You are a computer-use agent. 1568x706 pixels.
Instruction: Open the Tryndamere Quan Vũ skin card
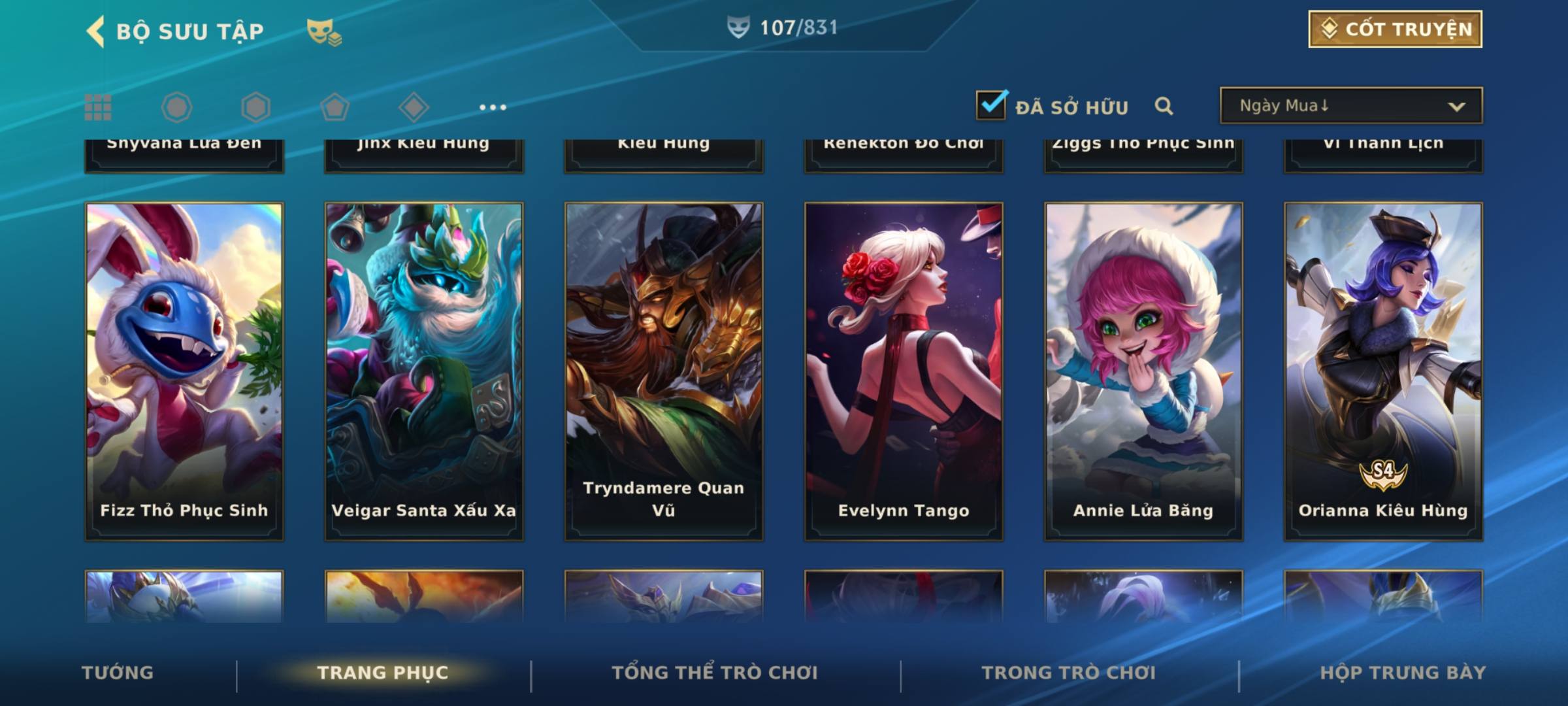(664, 371)
